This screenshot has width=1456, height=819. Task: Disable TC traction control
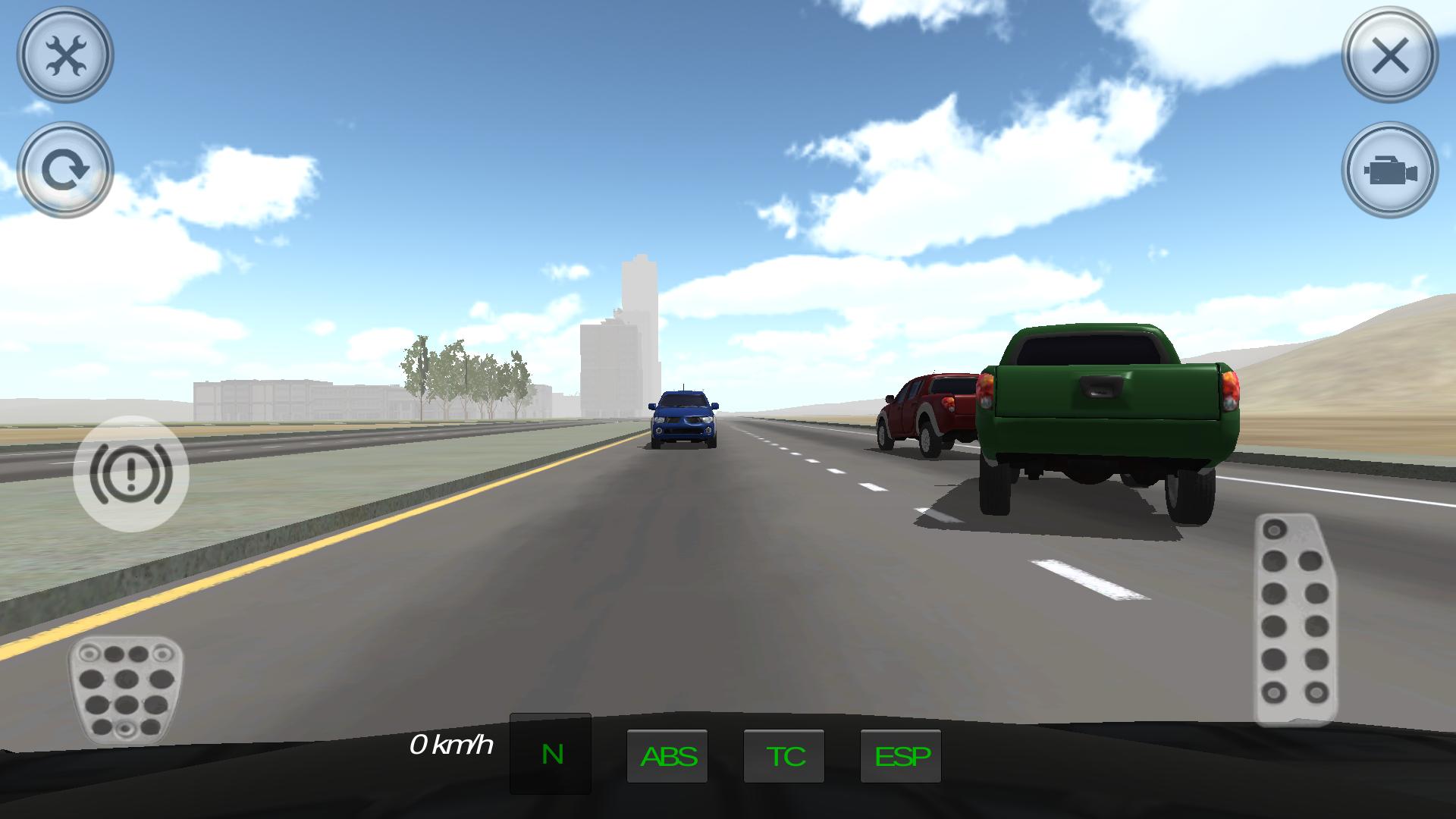[x=784, y=755]
